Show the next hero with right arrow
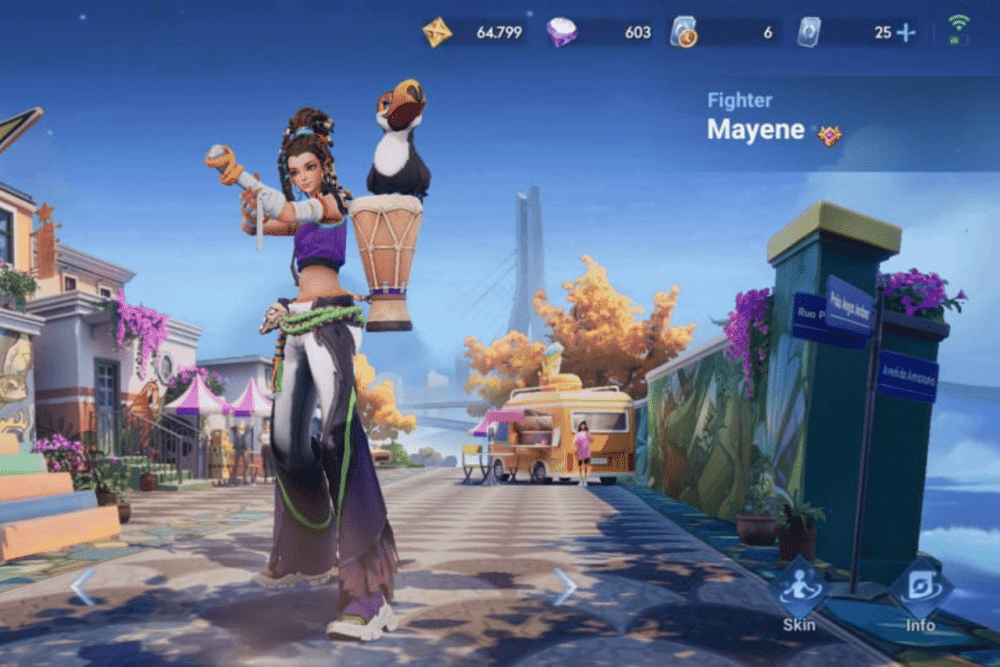 pos(565,587)
